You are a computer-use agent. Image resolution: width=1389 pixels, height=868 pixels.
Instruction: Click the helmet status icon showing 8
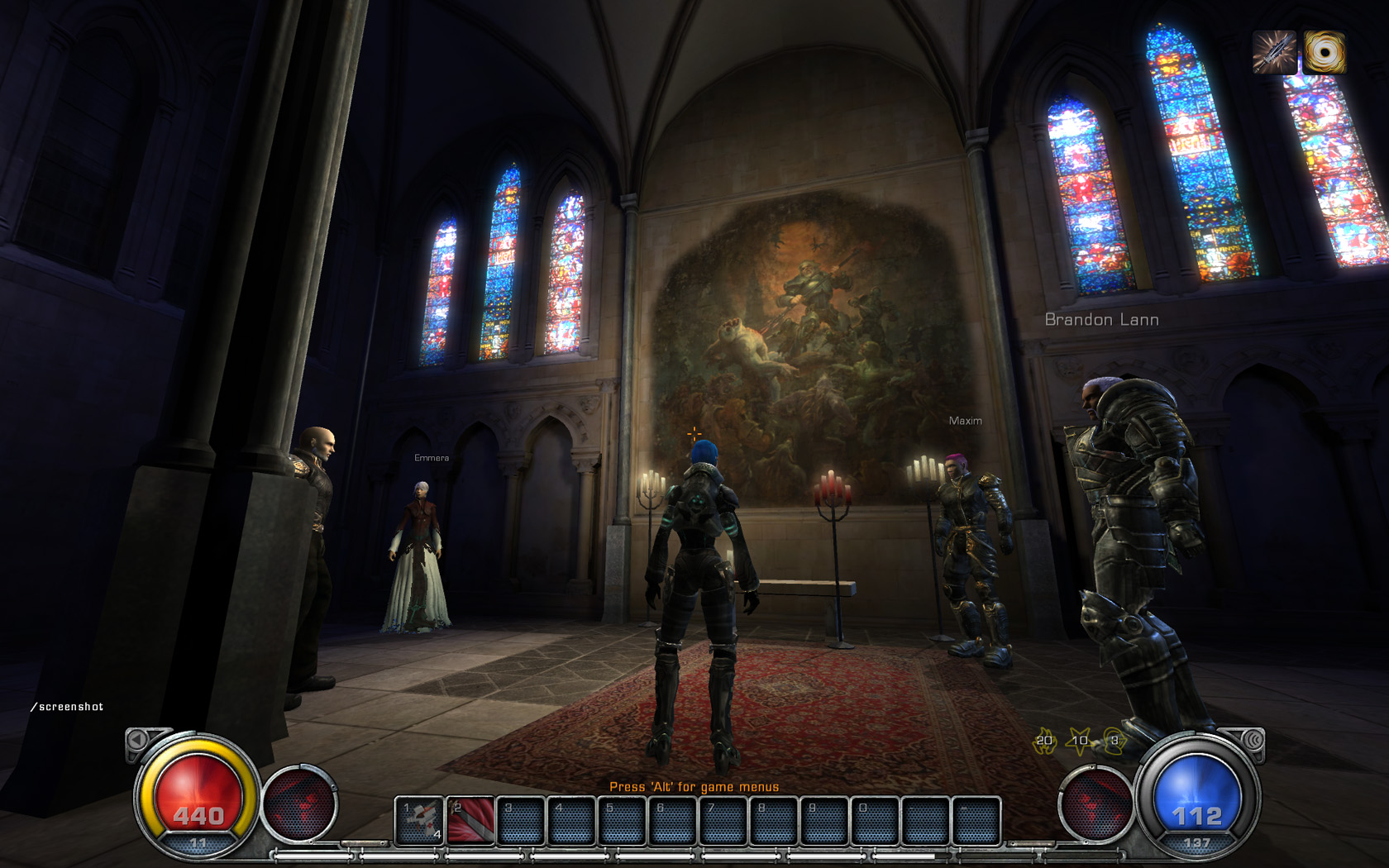[x=1115, y=741]
